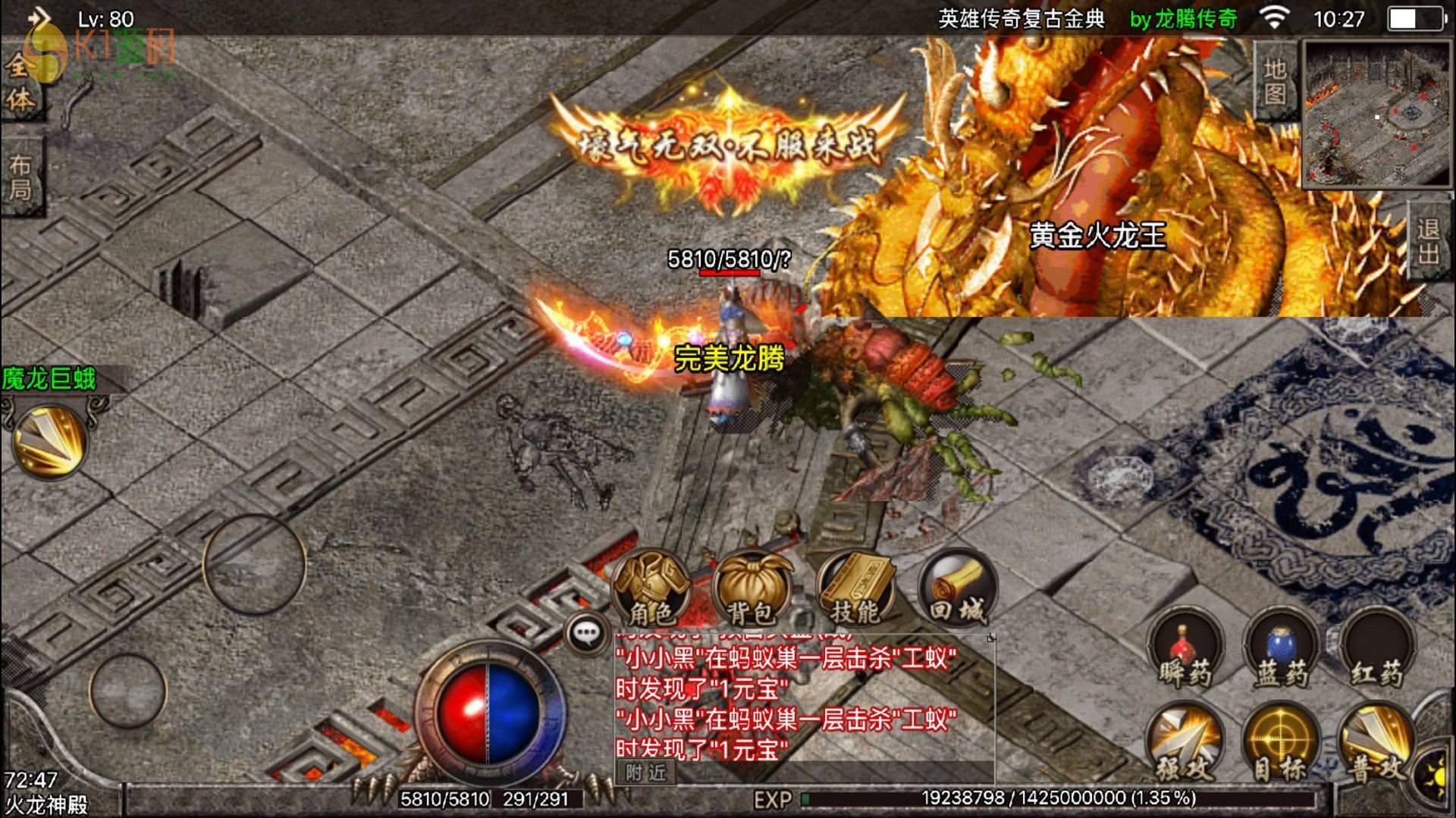
Task: Select the 魔龙巨蛾 target label
Action: [x=50, y=378]
